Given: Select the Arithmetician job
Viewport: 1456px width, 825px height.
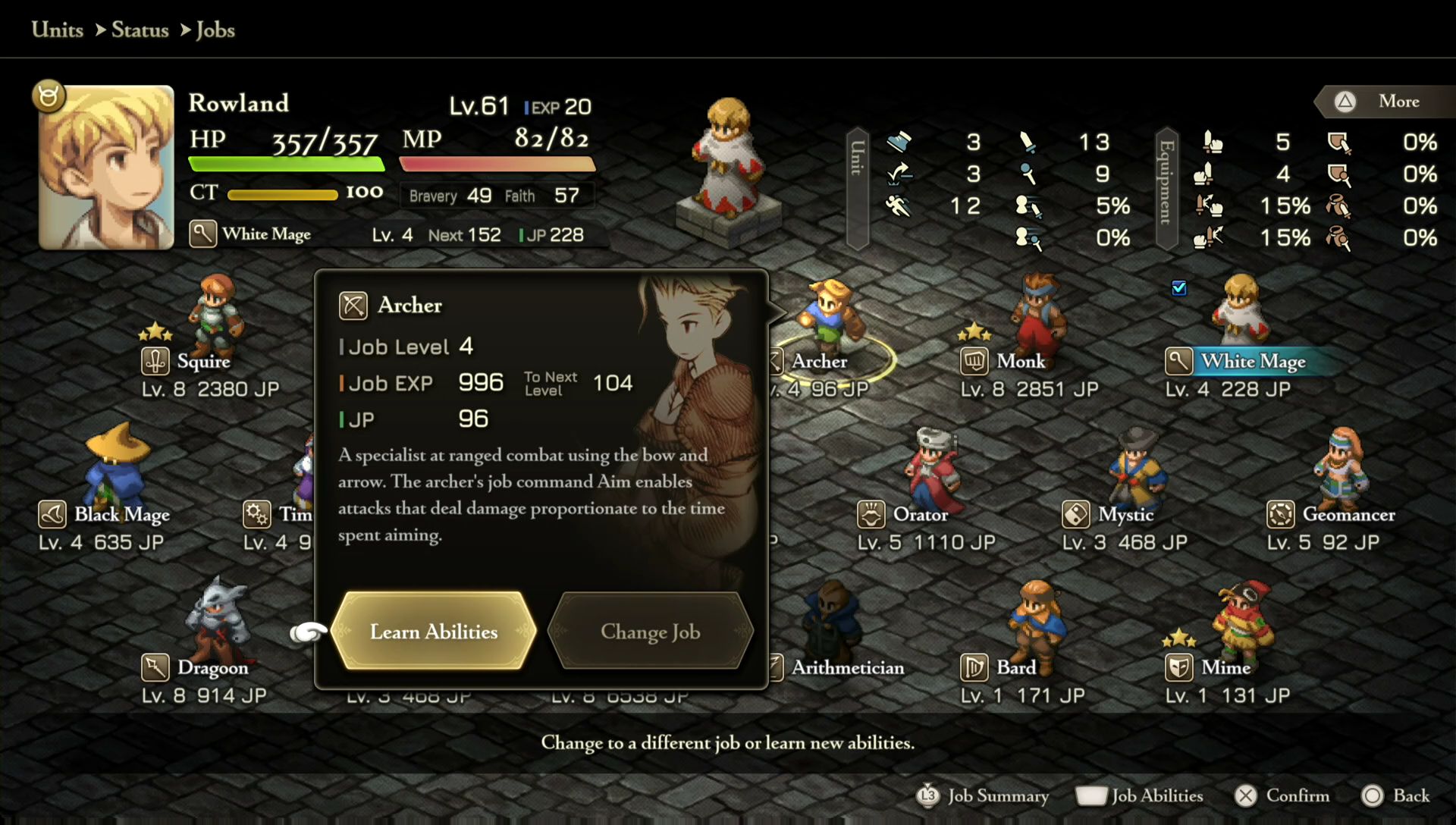Looking at the screenshot, I should tap(846, 667).
